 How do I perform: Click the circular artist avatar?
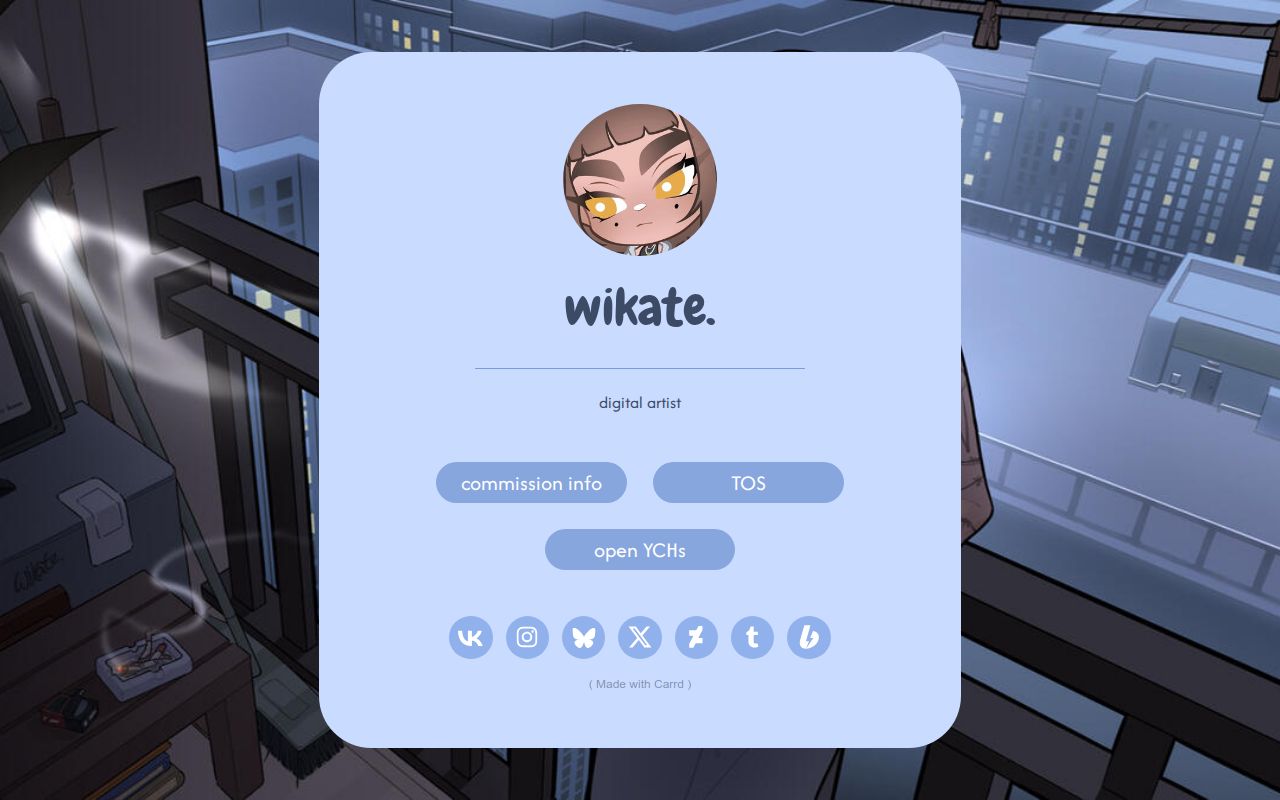640,181
